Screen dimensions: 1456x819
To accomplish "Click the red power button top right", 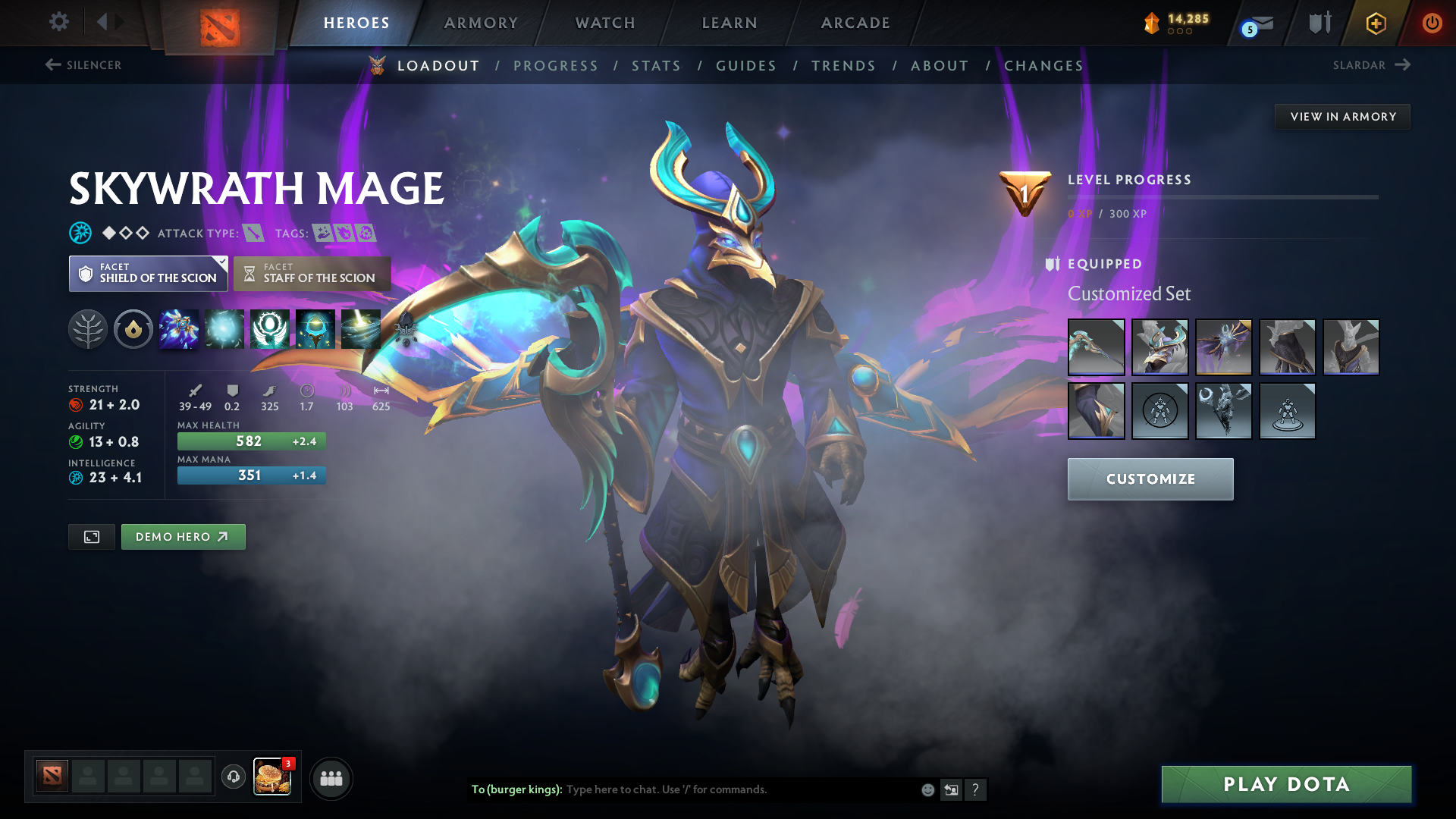I will (x=1433, y=23).
